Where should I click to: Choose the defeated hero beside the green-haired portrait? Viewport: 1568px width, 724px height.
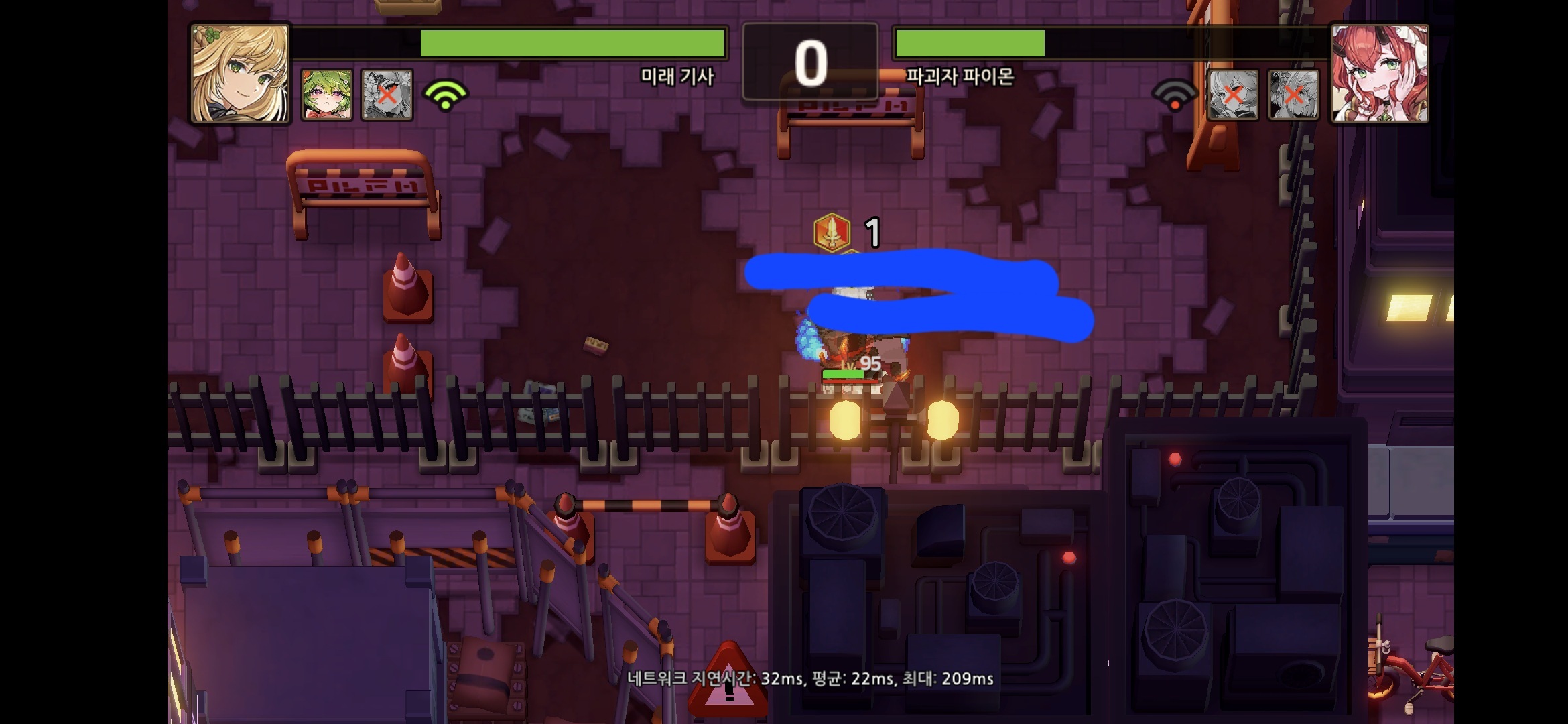point(387,95)
